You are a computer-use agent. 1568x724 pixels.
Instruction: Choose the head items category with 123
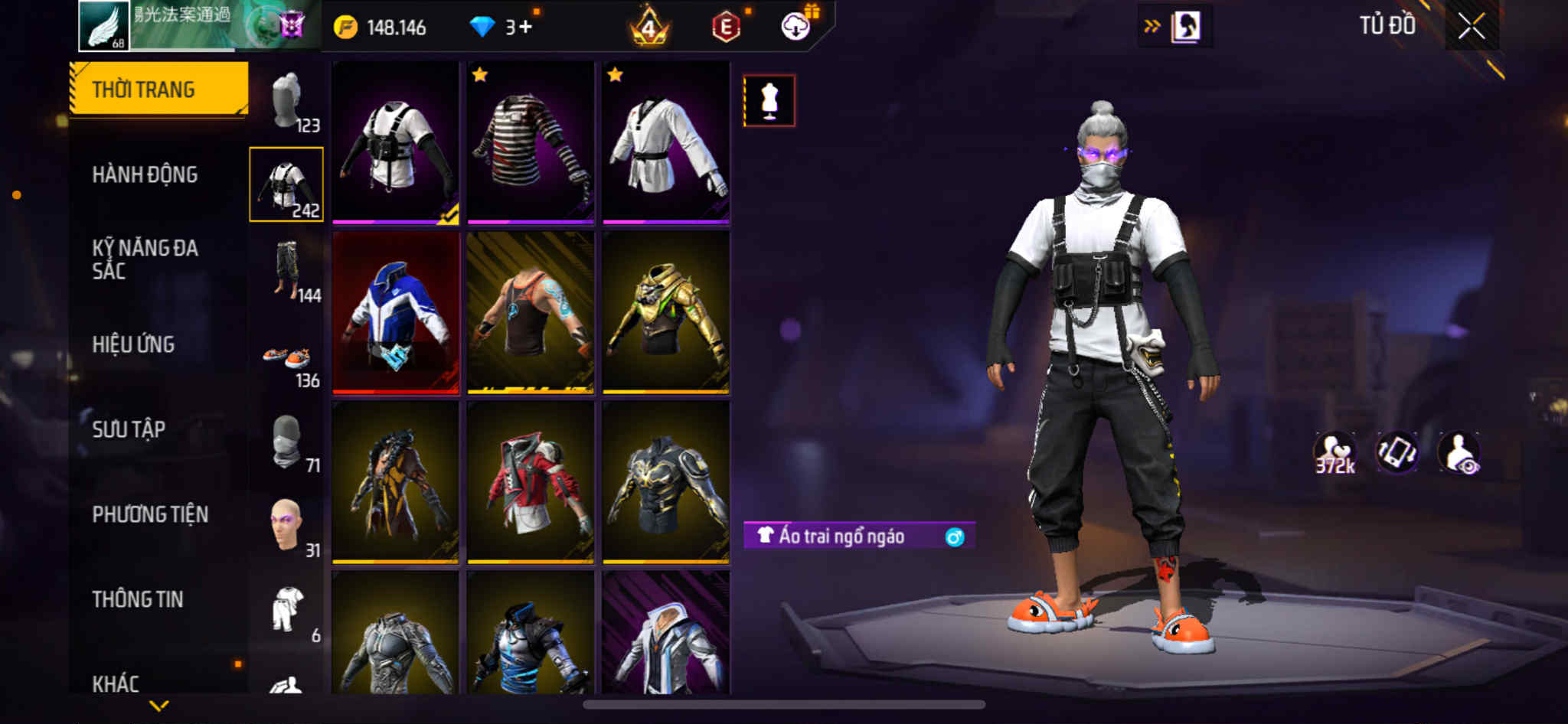pyautogui.click(x=287, y=100)
